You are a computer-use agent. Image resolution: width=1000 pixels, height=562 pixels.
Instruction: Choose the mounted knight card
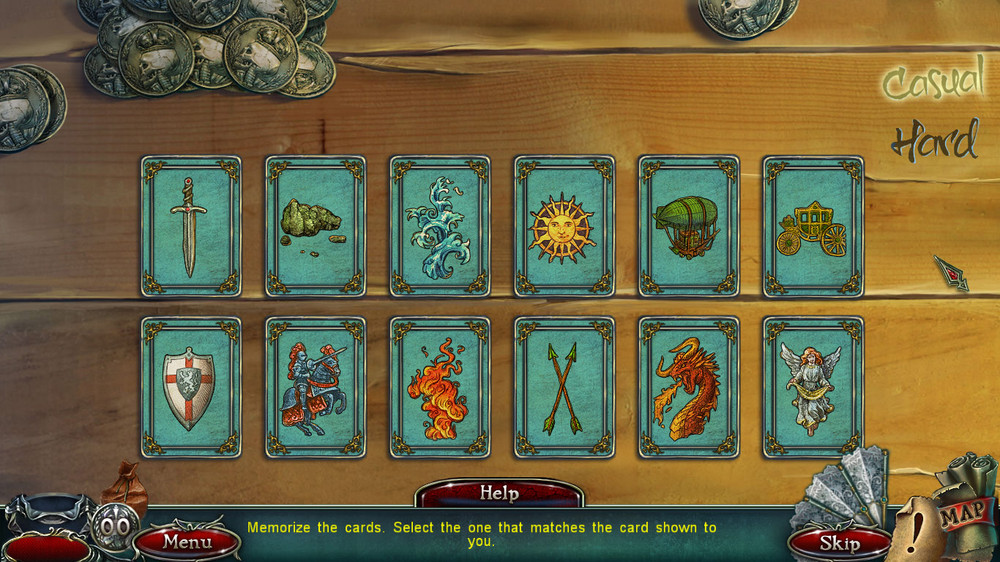[x=315, y=387]
